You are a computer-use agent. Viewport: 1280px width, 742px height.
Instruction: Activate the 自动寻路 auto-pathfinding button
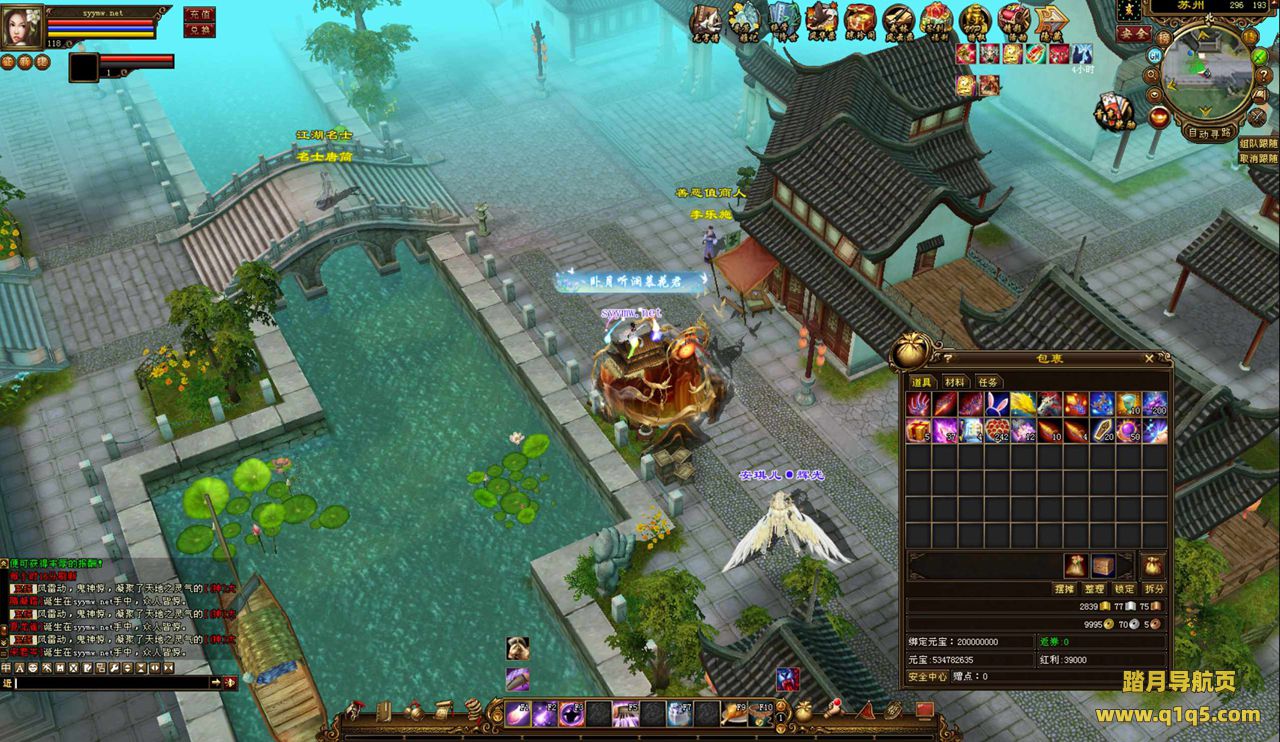click(1208, 132)
